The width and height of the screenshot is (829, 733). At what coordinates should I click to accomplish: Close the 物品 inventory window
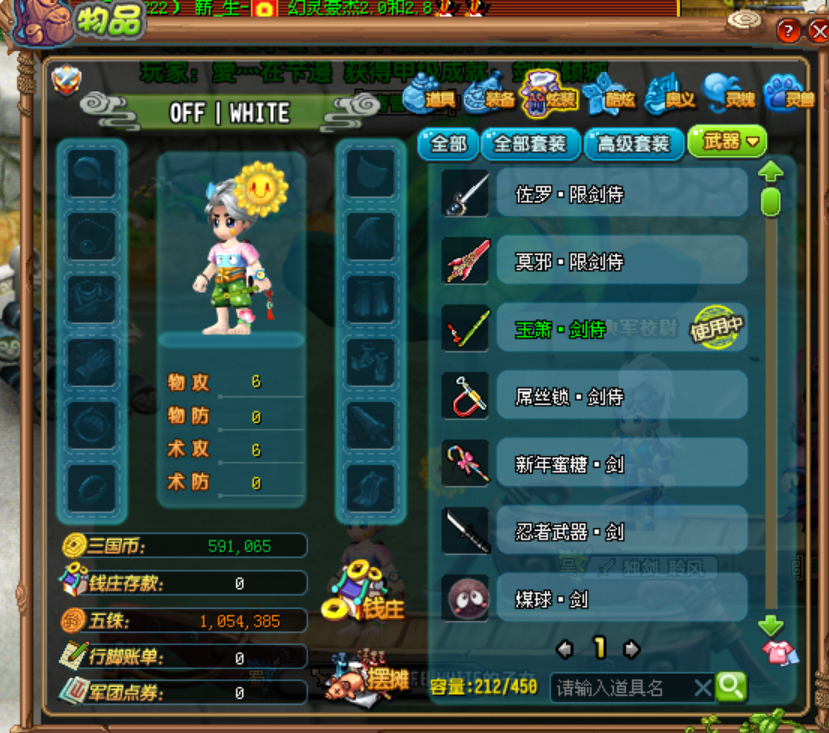coord(816,31)
